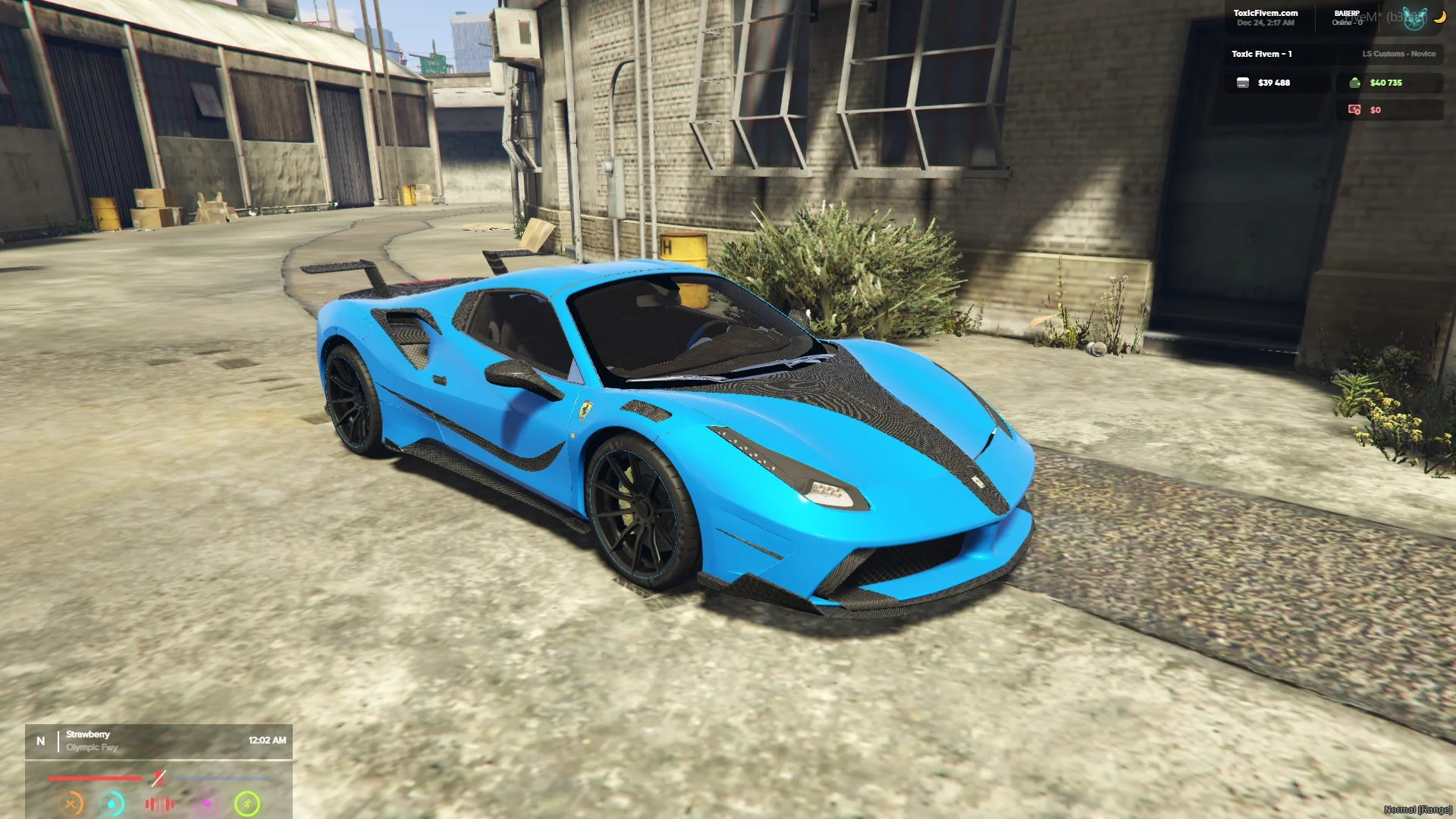The height and width of the screenshot is (819, 1456).
Task: Click the teal cat server logo
Action: pos(1414,18)
